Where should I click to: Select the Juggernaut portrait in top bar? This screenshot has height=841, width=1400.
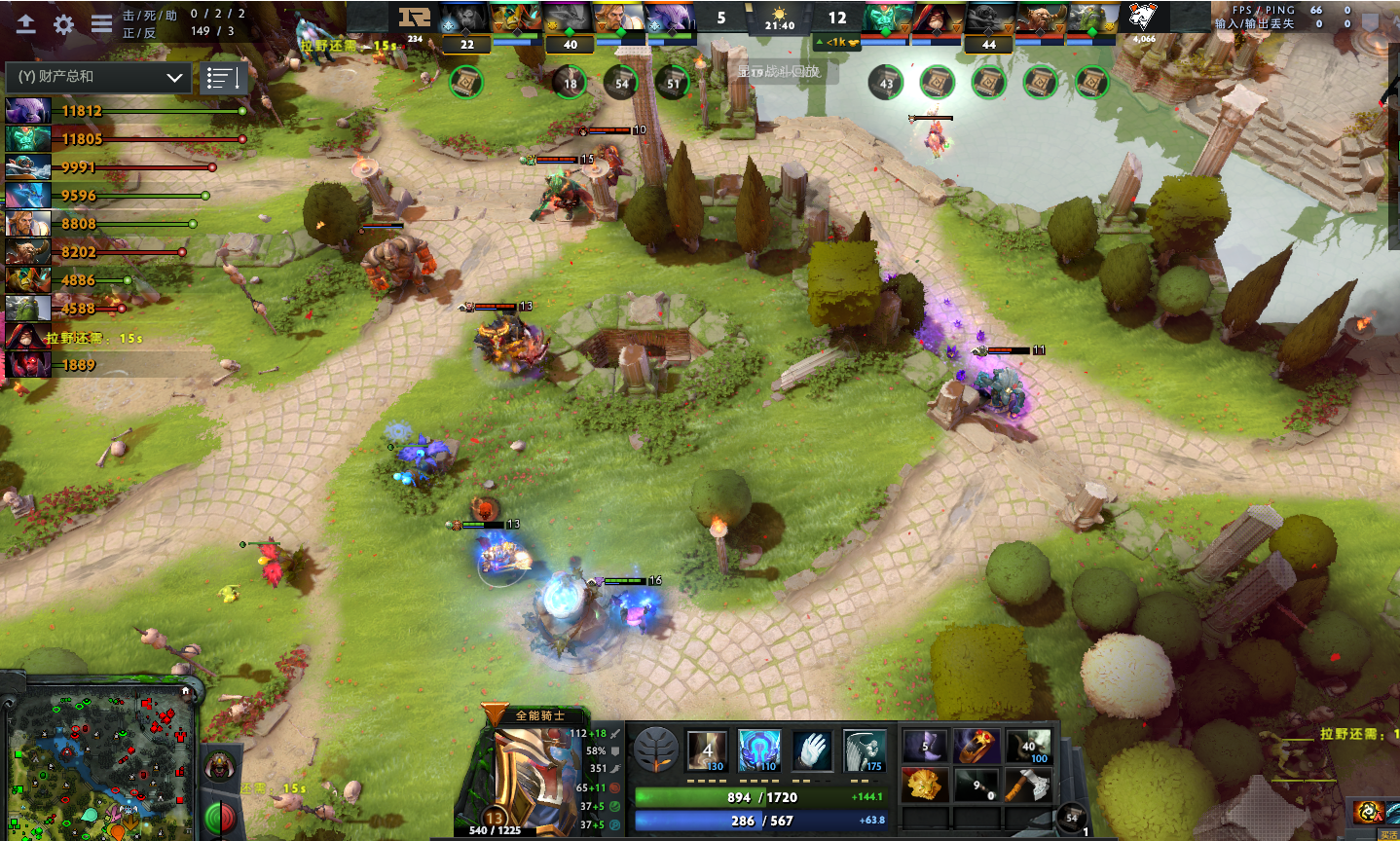pos(516,18)
